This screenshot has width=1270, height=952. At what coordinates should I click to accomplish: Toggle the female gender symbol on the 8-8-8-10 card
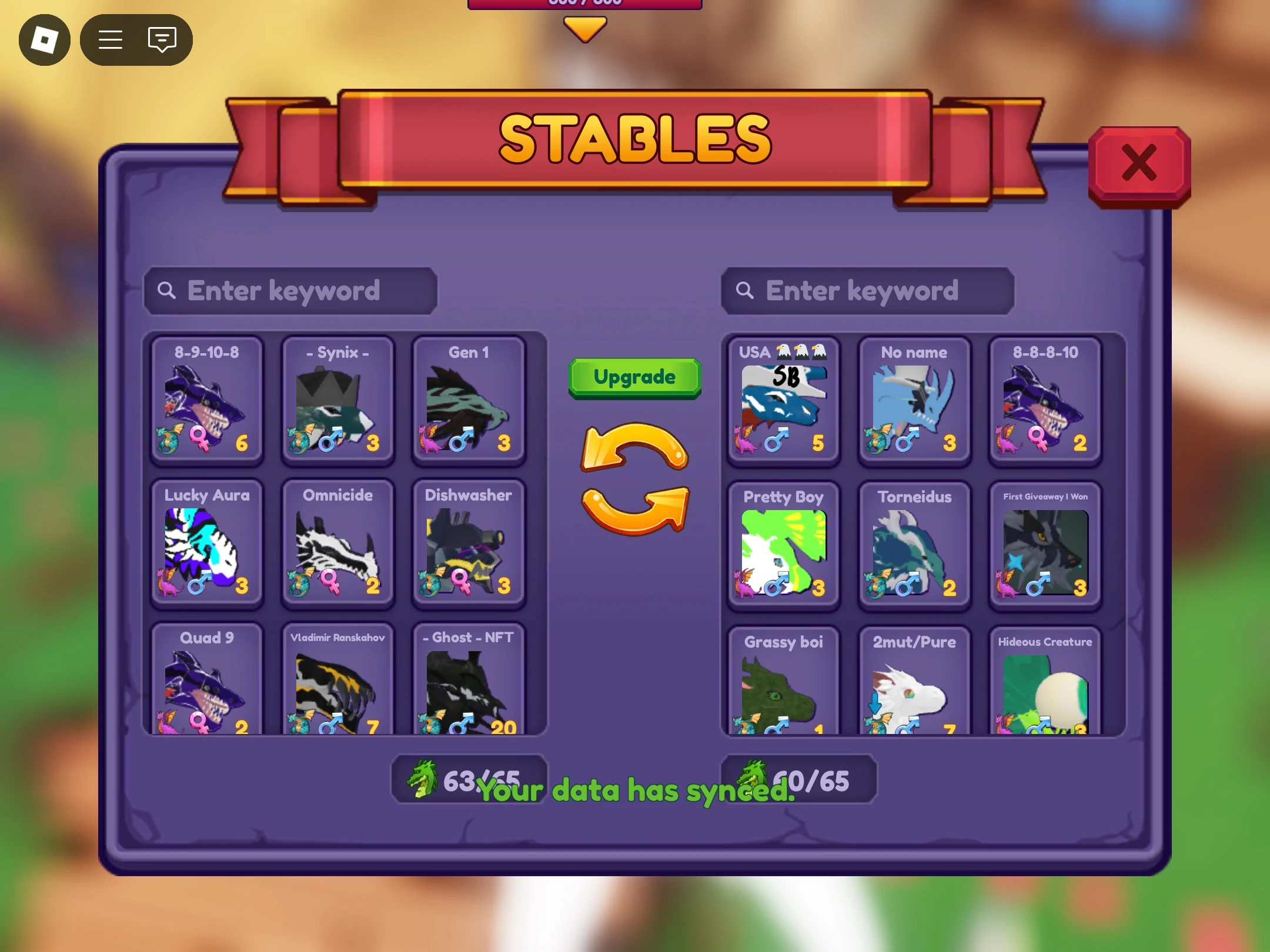pos(1040,437)
